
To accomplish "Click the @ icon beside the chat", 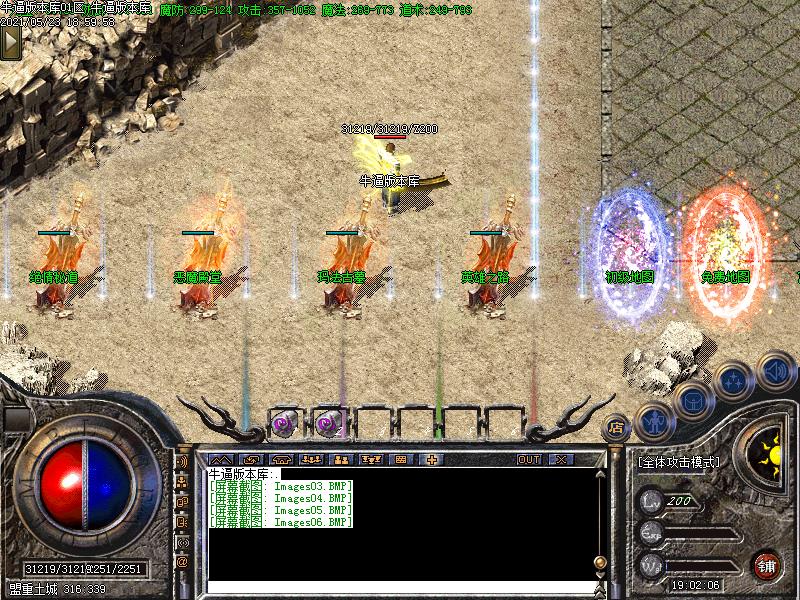I will coord(182,562).
